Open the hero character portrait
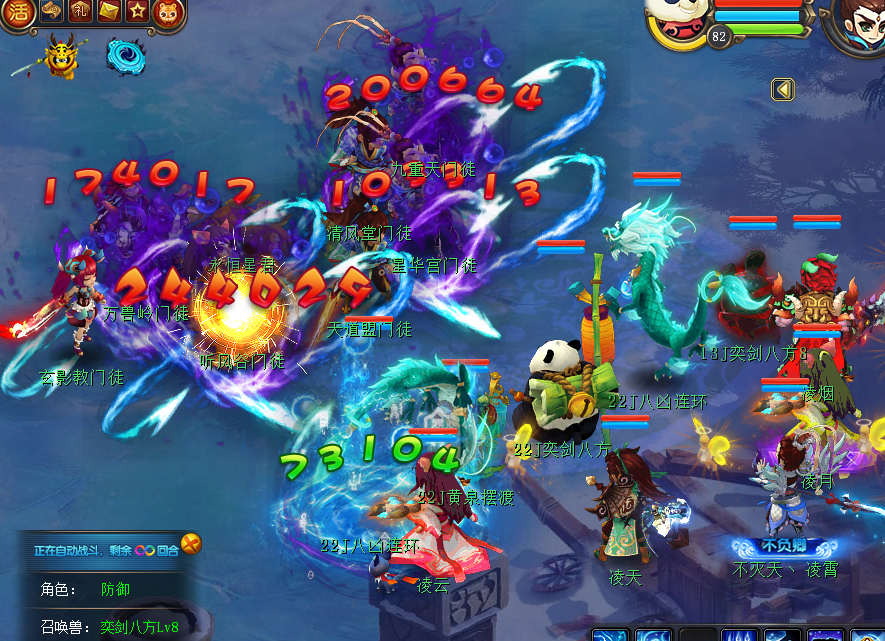The height and width of the screenshot is (641, 885). tap(855, 25)
